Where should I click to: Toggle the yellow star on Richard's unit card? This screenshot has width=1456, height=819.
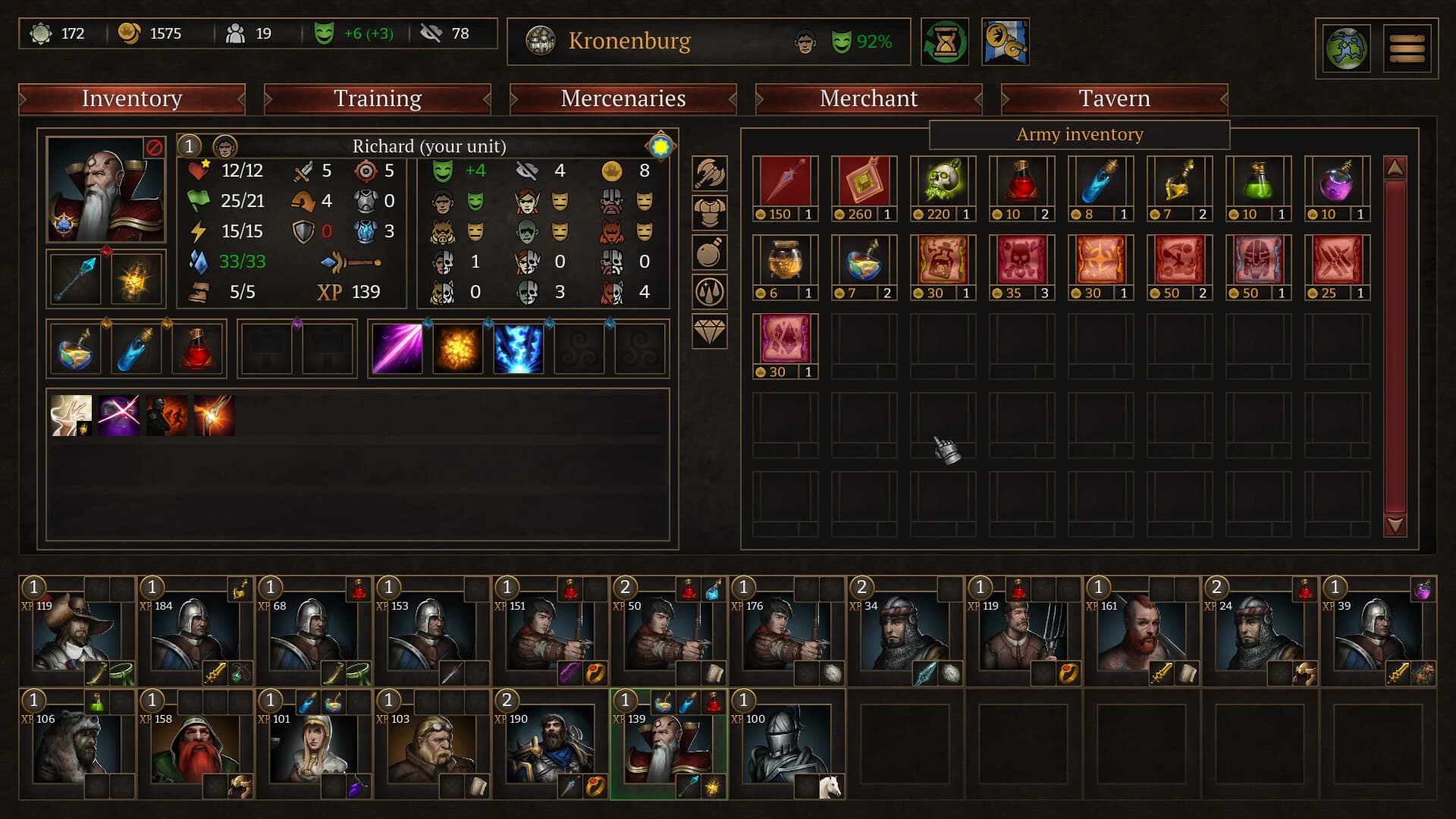pos(661,146)
